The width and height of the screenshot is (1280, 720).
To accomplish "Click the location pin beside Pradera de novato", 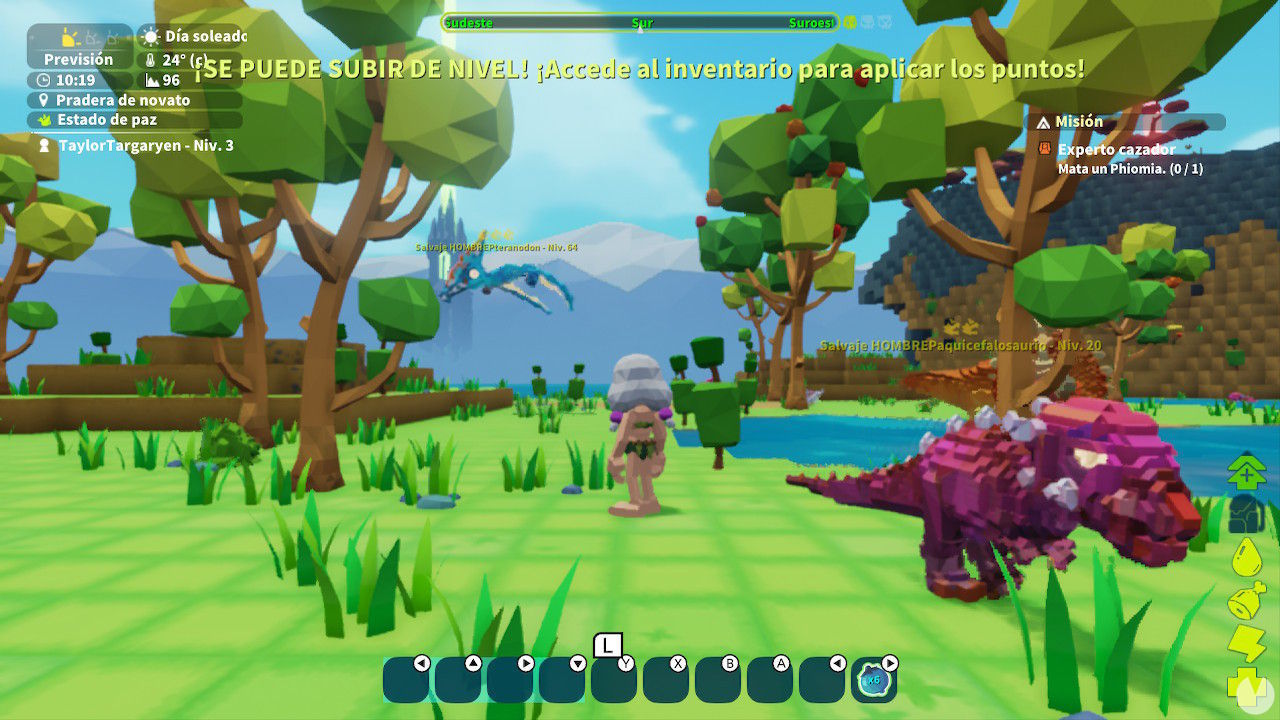I will coord(43,100).
